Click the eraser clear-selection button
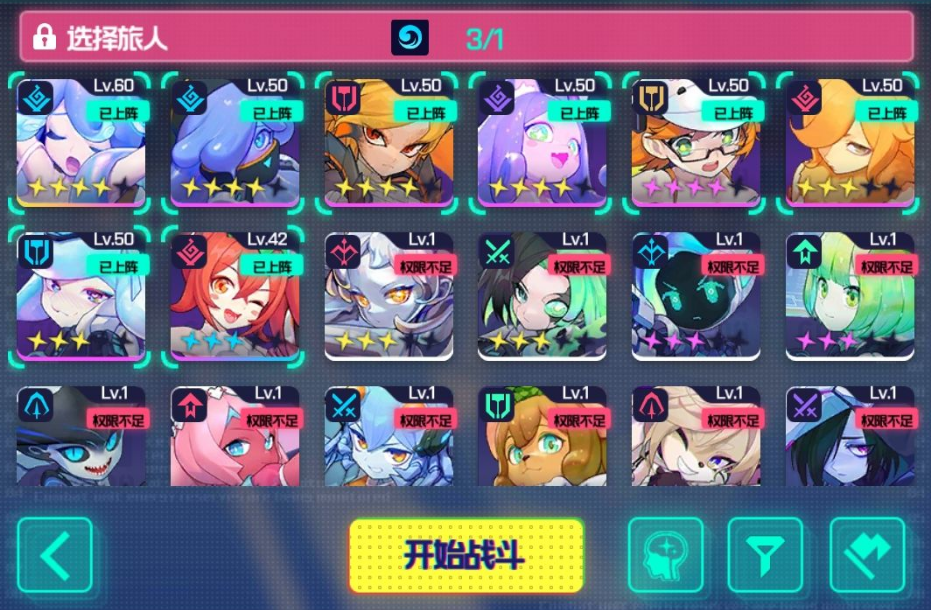The height and width of the screenshot is (610, 931). (867, 555)
